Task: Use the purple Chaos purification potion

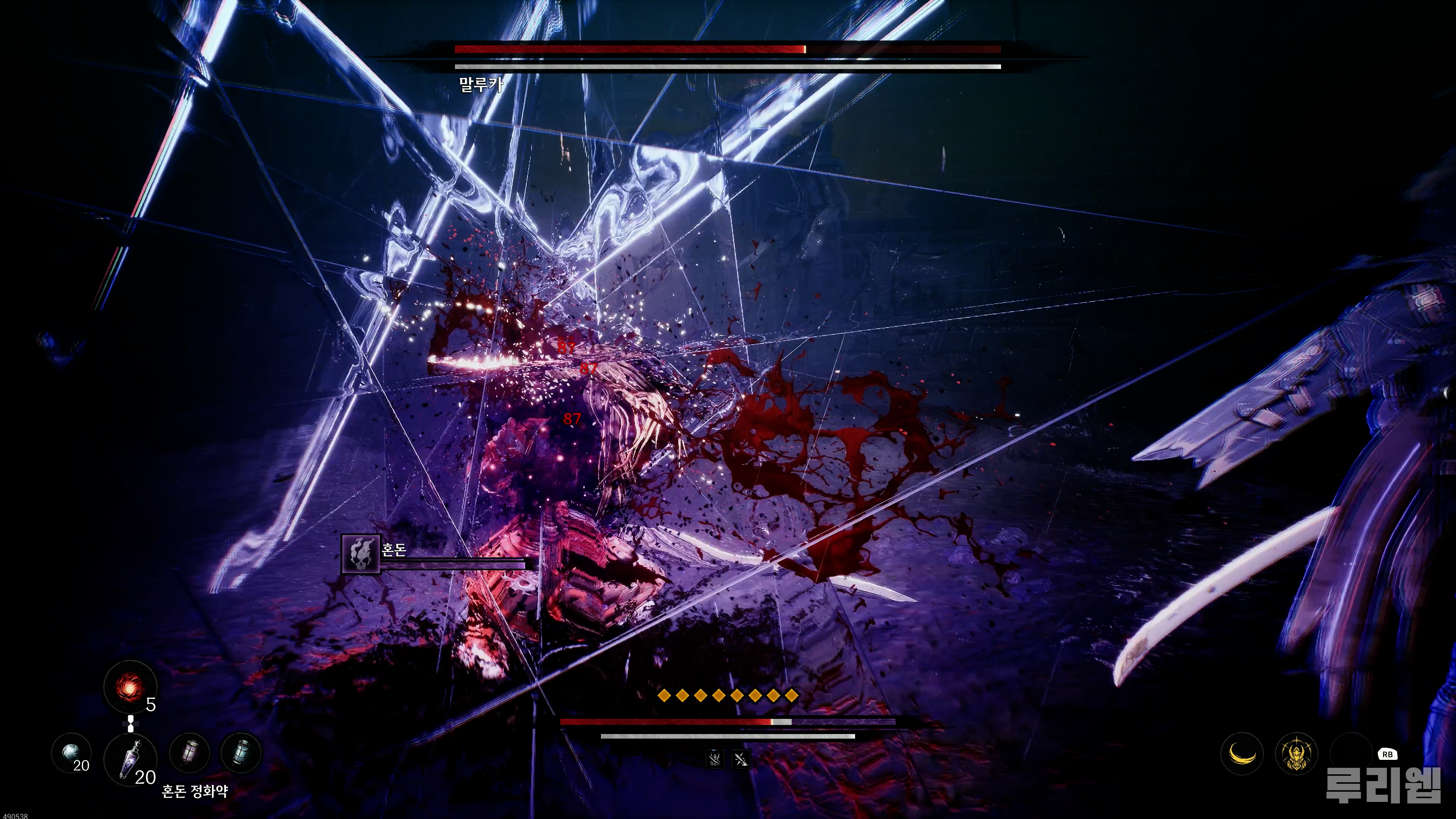Action: [130, 759]
